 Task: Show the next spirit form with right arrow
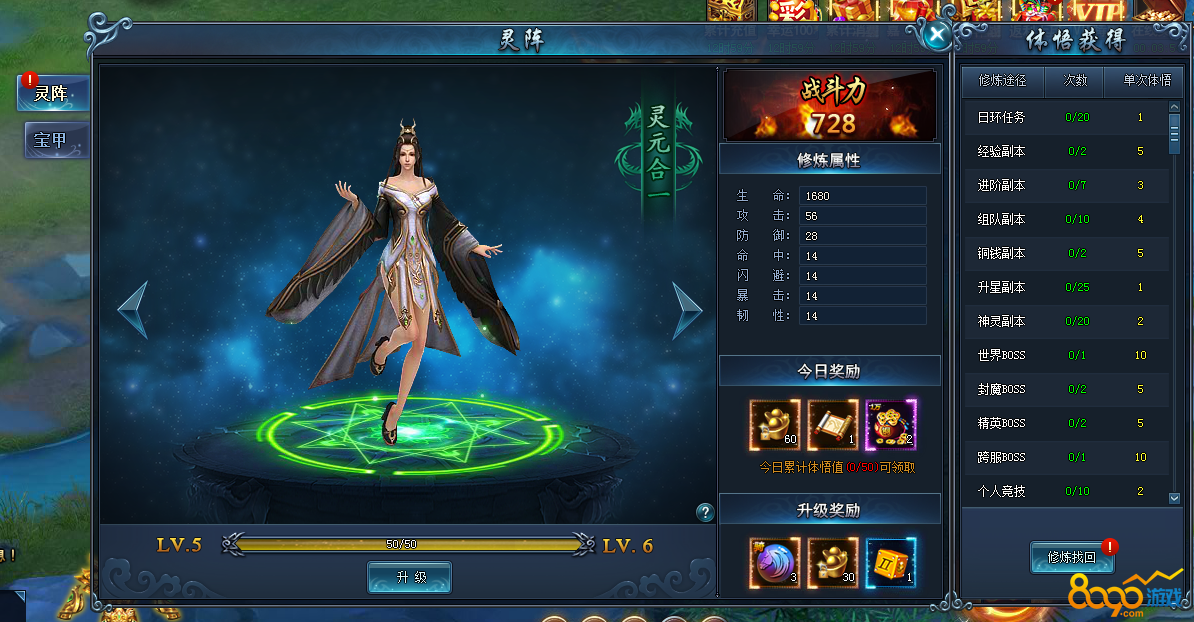click(x=686, y=310)
